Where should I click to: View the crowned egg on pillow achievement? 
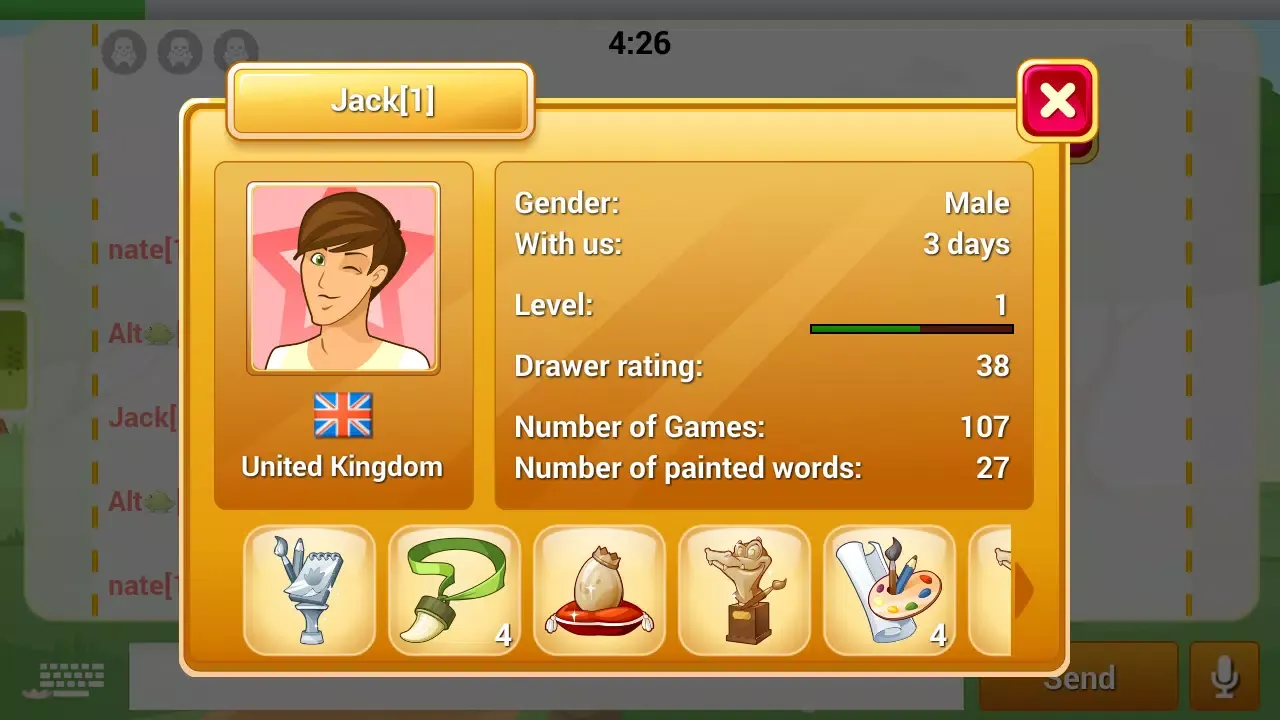(x=600, y=590)
